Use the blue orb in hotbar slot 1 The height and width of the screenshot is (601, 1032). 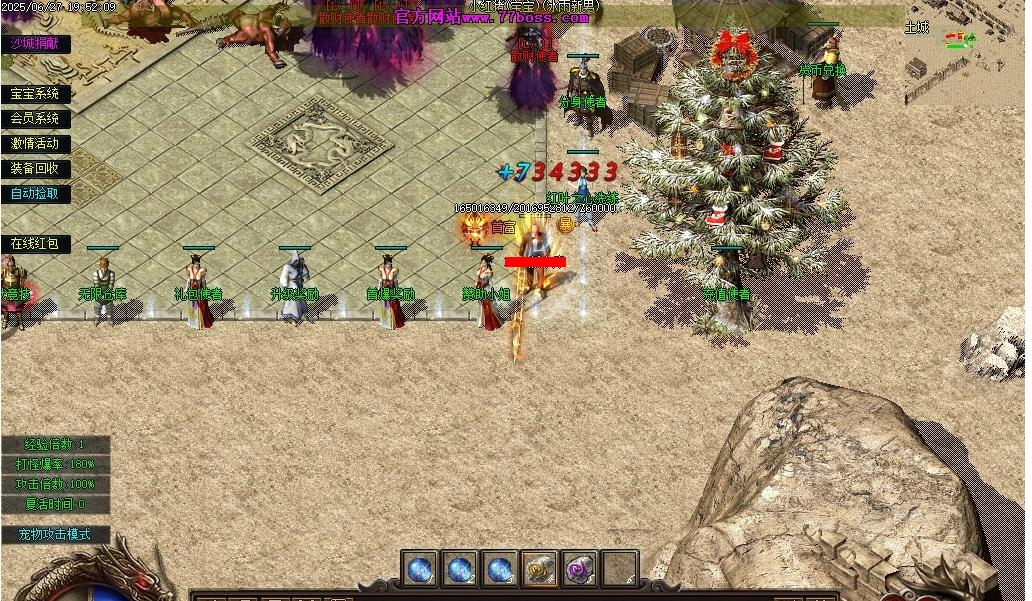(x=420, y=569)
